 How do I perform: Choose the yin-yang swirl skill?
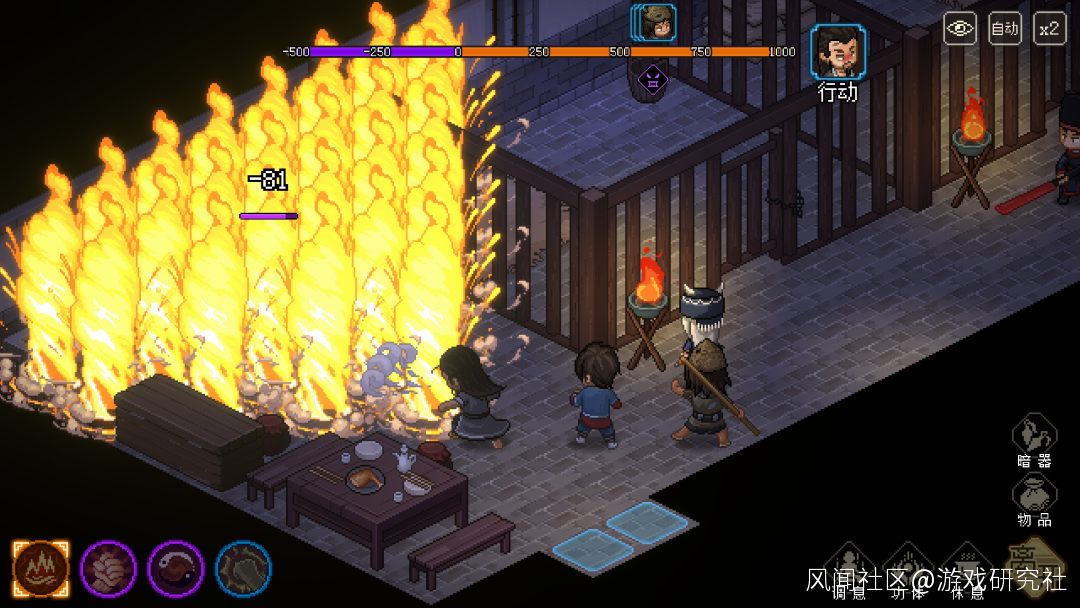[176, 568]
